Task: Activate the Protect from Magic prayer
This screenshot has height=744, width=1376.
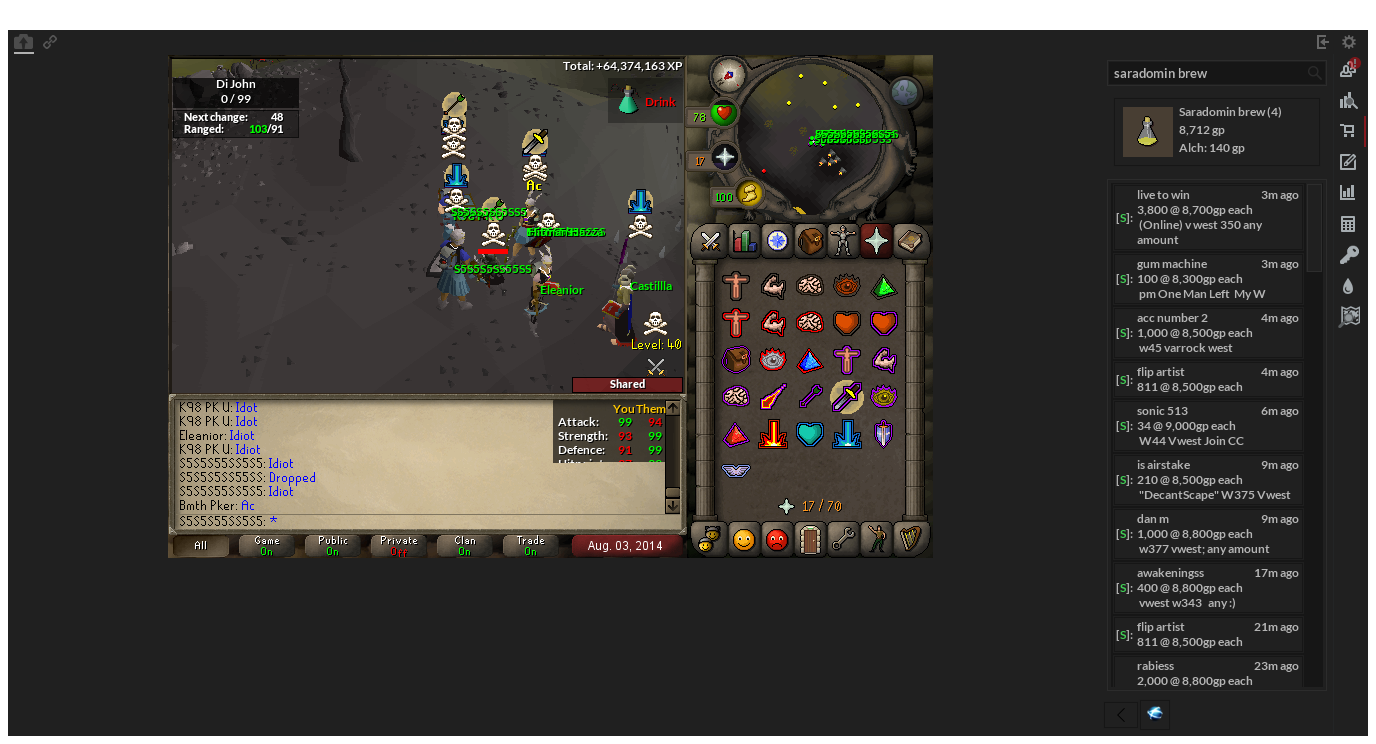Action: pos(773,396)
